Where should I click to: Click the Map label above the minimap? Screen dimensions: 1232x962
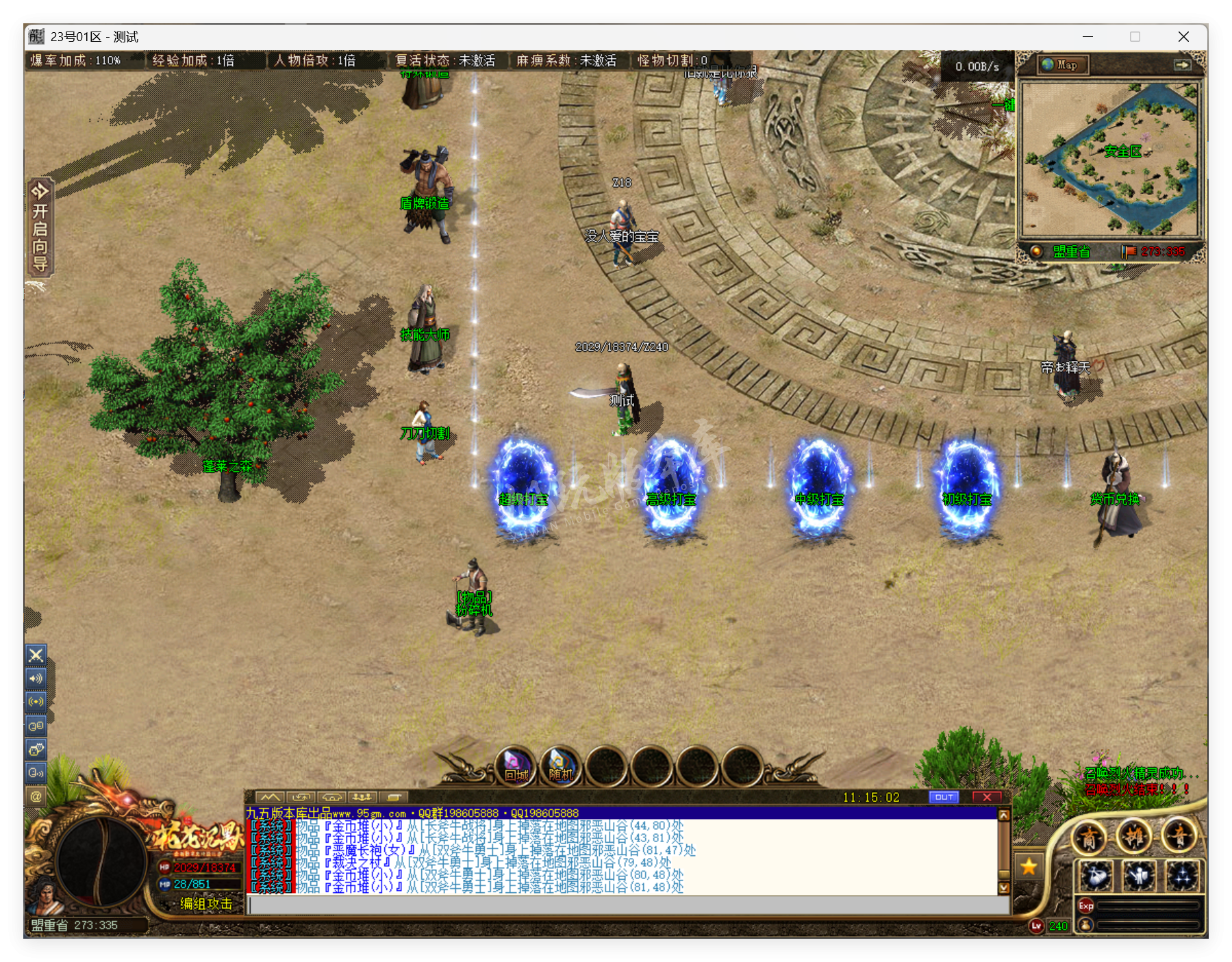point(1062,65)
